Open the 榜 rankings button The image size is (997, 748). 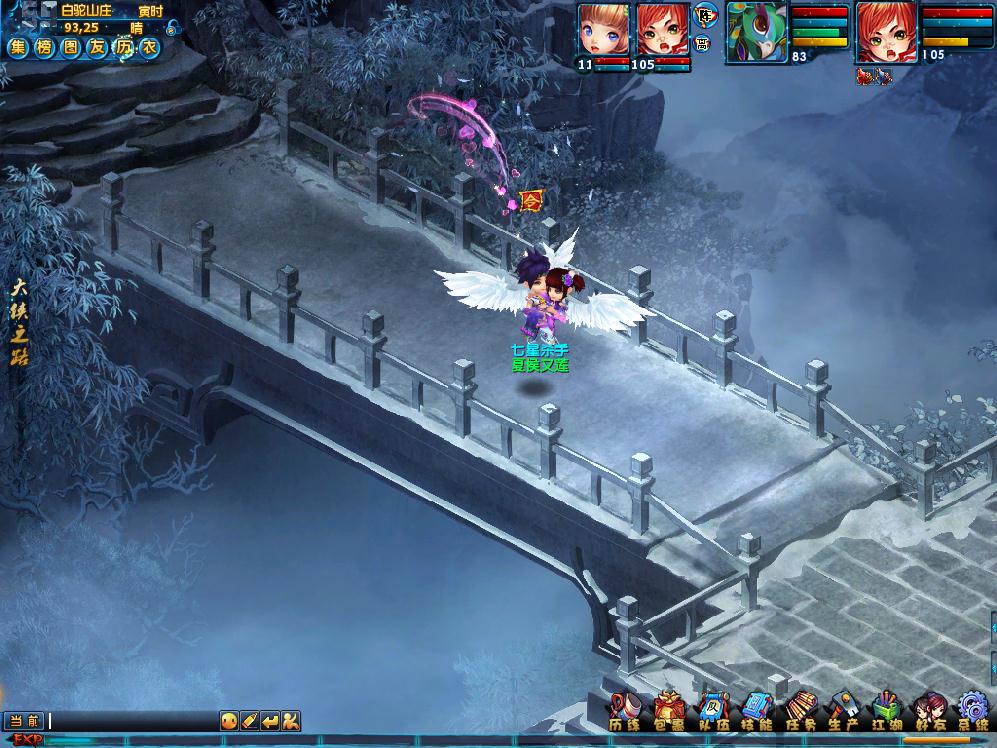tap(44, 47)
